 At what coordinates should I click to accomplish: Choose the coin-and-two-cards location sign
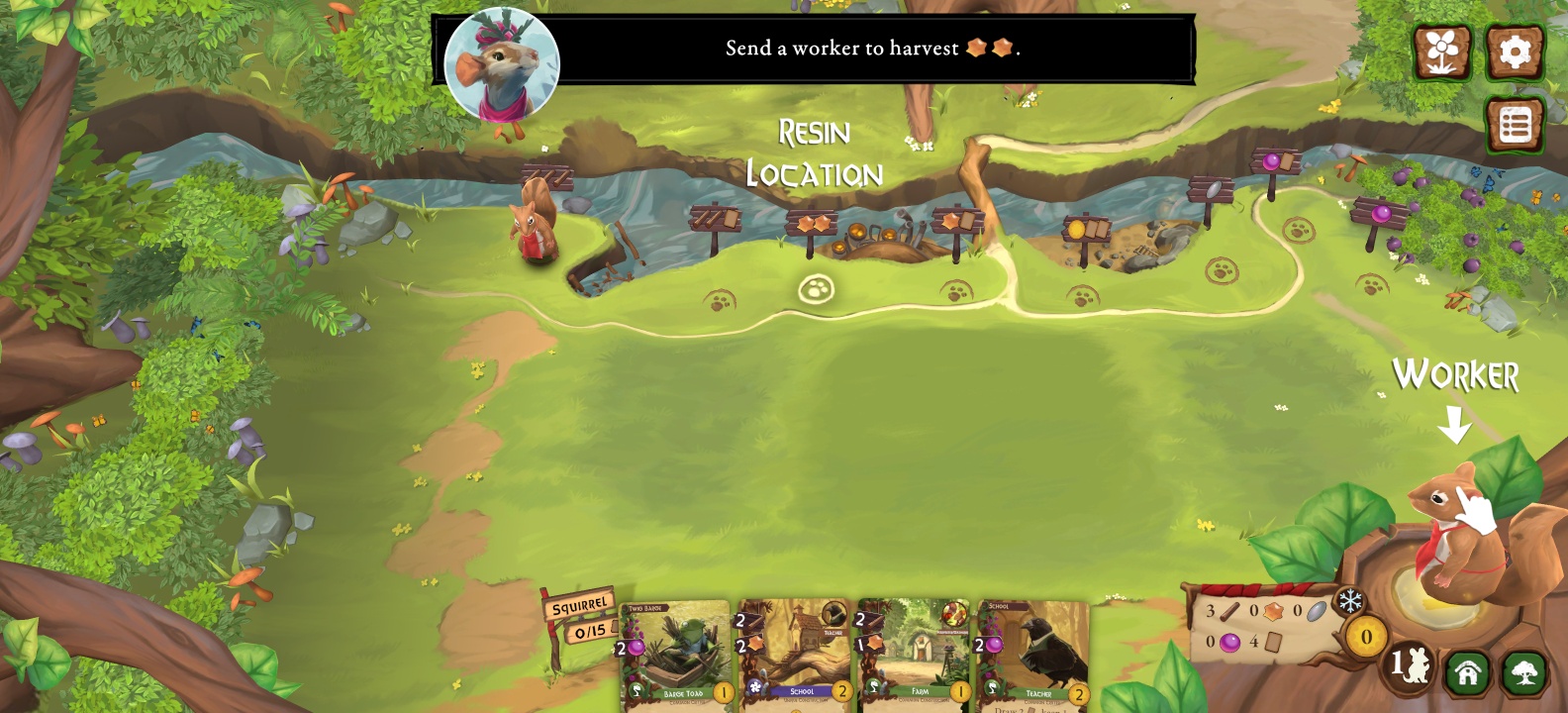(1086, 230)
